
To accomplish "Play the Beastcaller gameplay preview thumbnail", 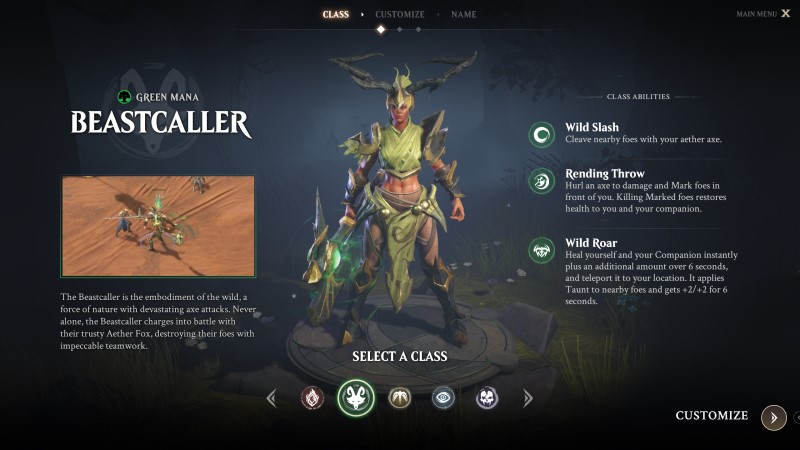I will click(158, 226).
